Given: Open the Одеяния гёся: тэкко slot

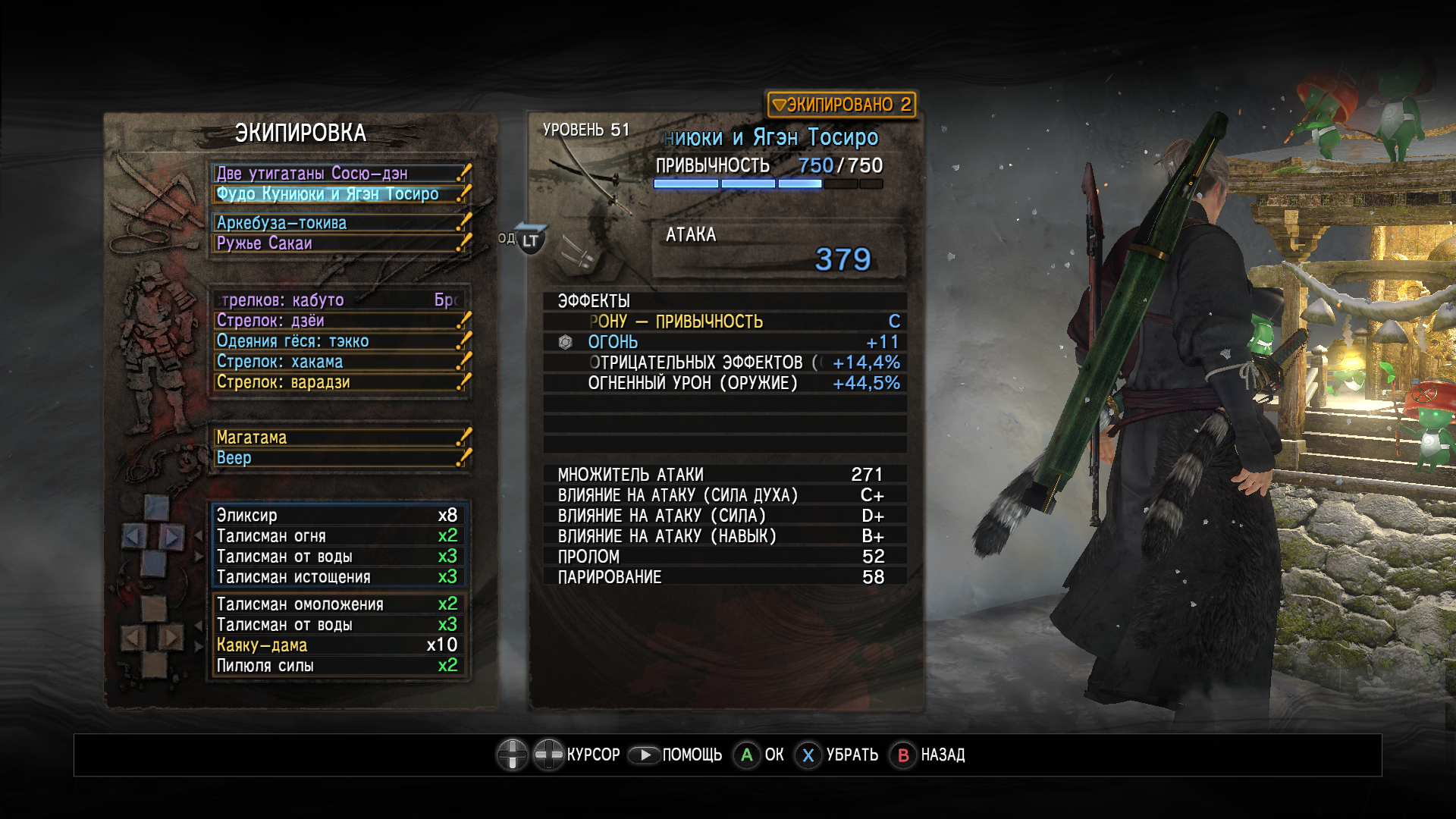Looking at the screenshot, I should point(339,341).
